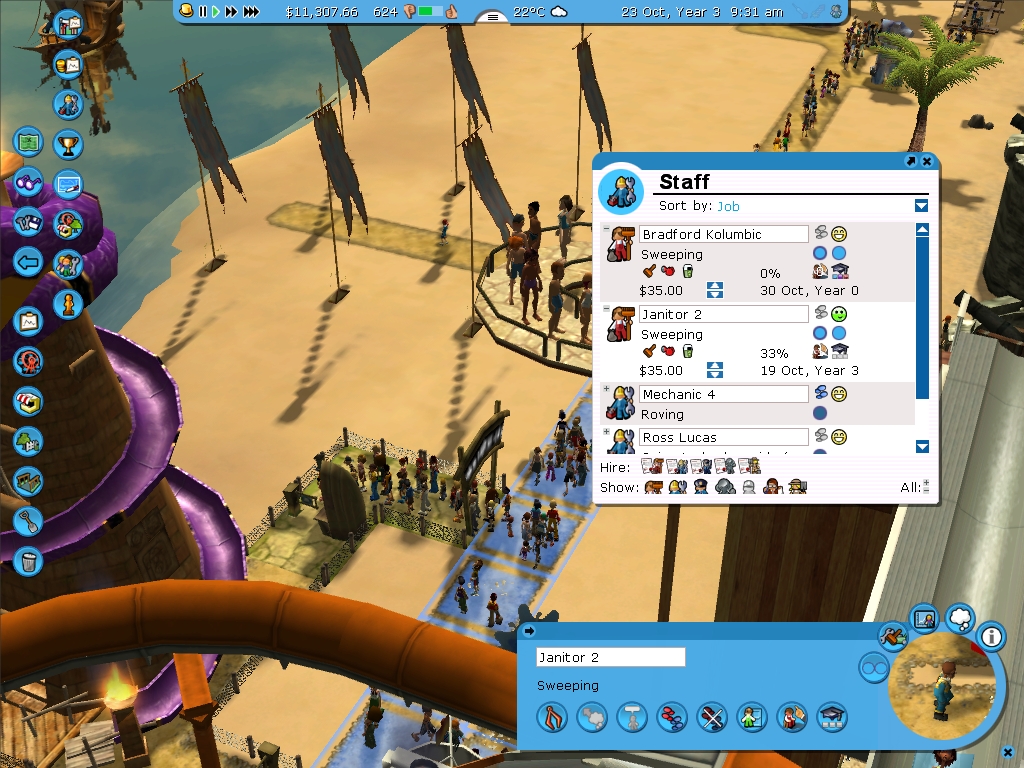
Task: Pause the game
Action: tap(203, 12)
